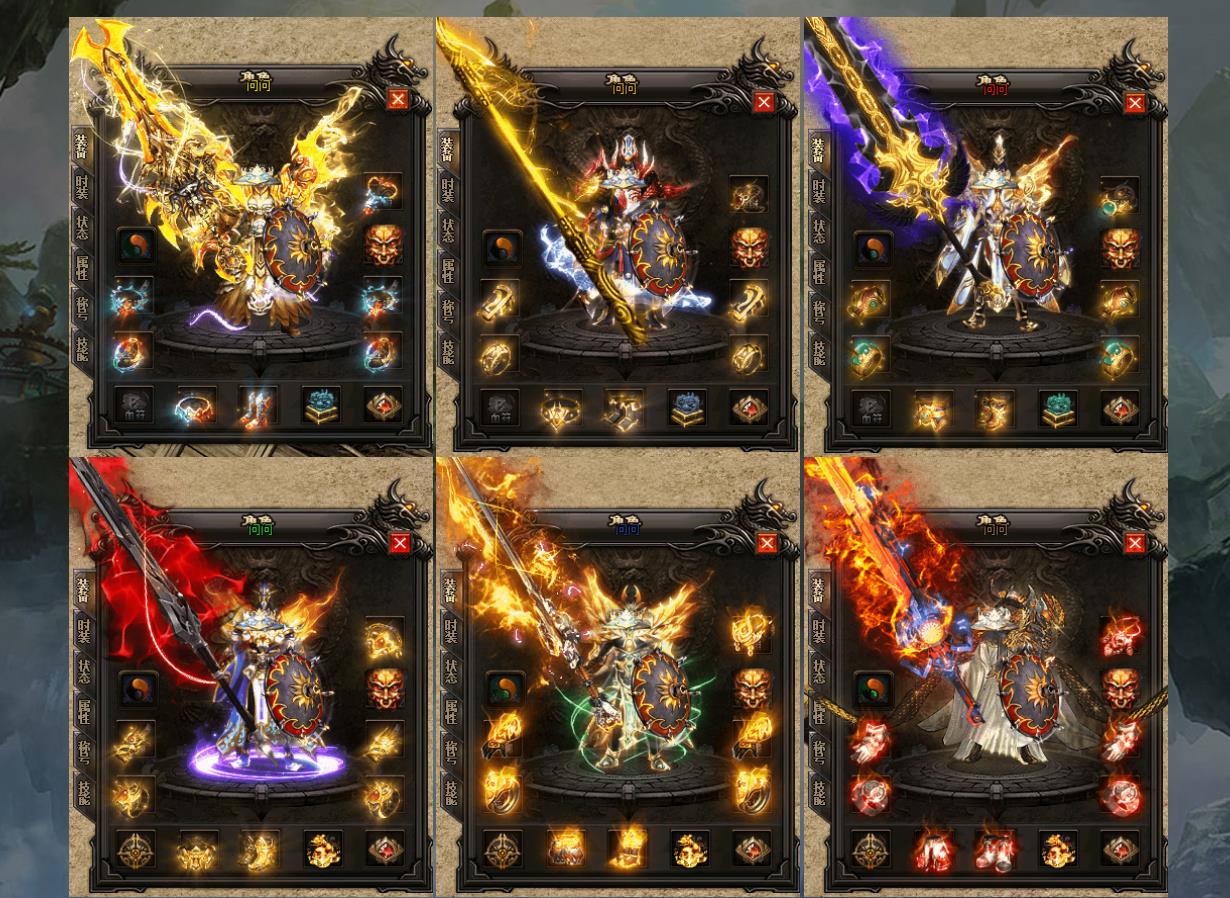Show 属性 tab in the golden spear panel

point(448,270)
